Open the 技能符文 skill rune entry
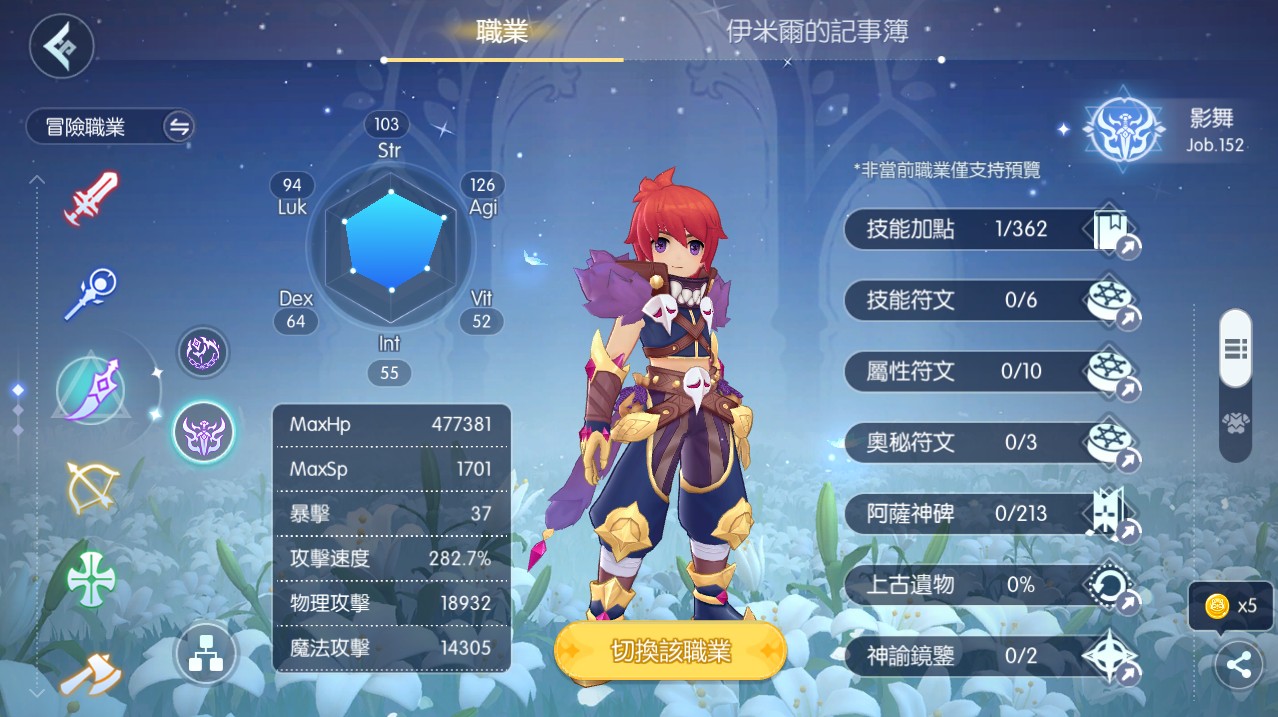 990,300
